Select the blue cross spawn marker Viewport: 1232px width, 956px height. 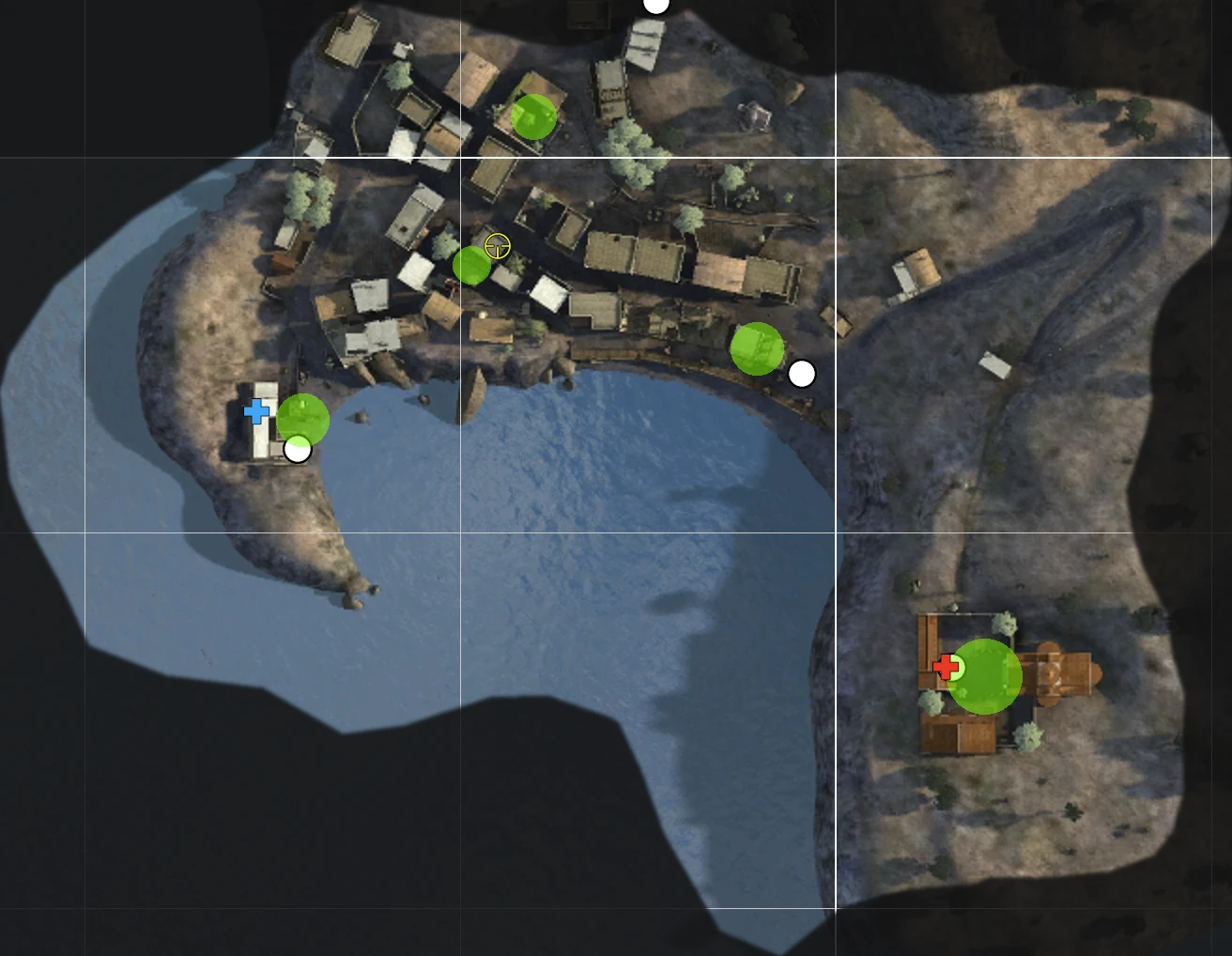(255, 411)
